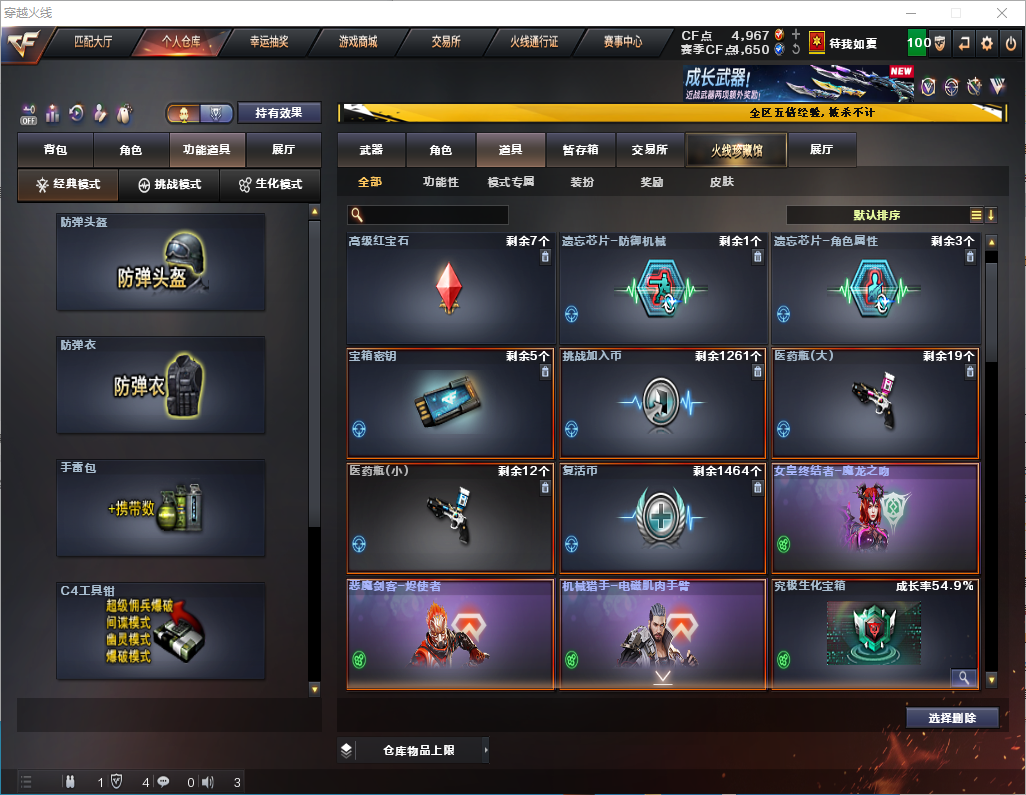The width and height of the screenshot is (1026, 795).
Task: Open the 火线珍藏馆 collection tab
Action: 736,151
